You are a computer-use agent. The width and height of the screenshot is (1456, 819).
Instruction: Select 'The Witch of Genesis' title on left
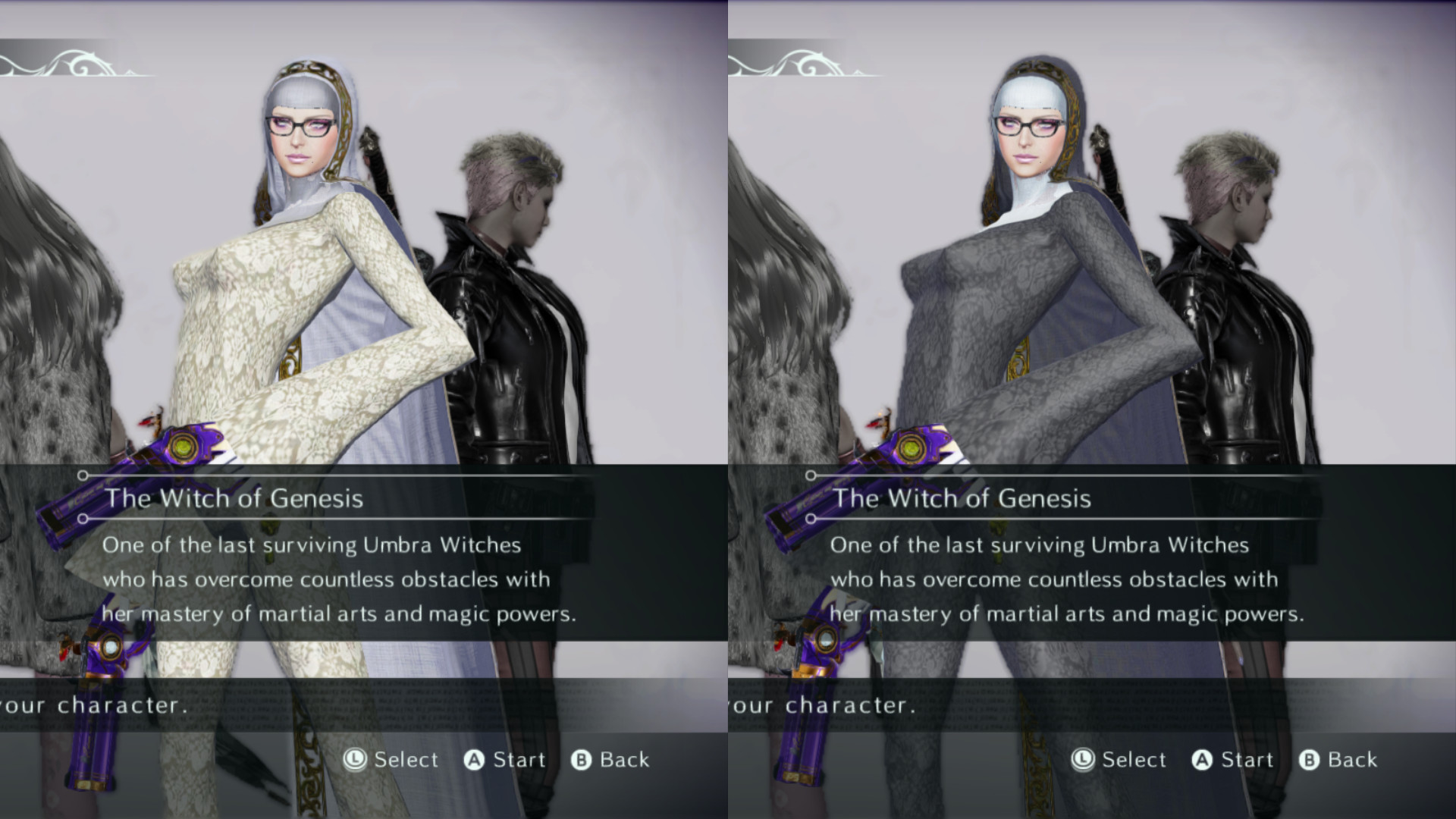(x=235, y=498)
